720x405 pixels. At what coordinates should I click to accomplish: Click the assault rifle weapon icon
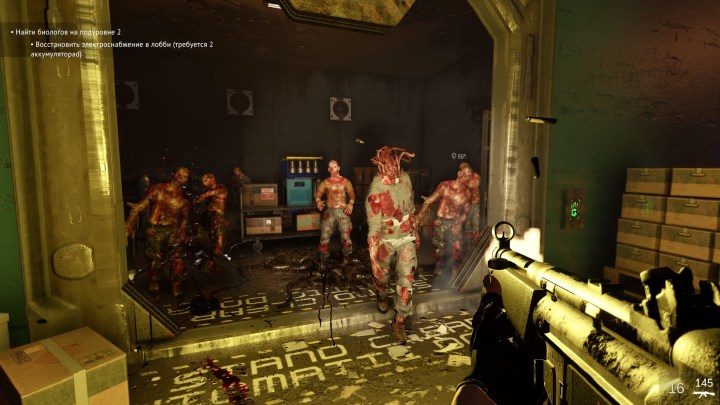(704, 396)
